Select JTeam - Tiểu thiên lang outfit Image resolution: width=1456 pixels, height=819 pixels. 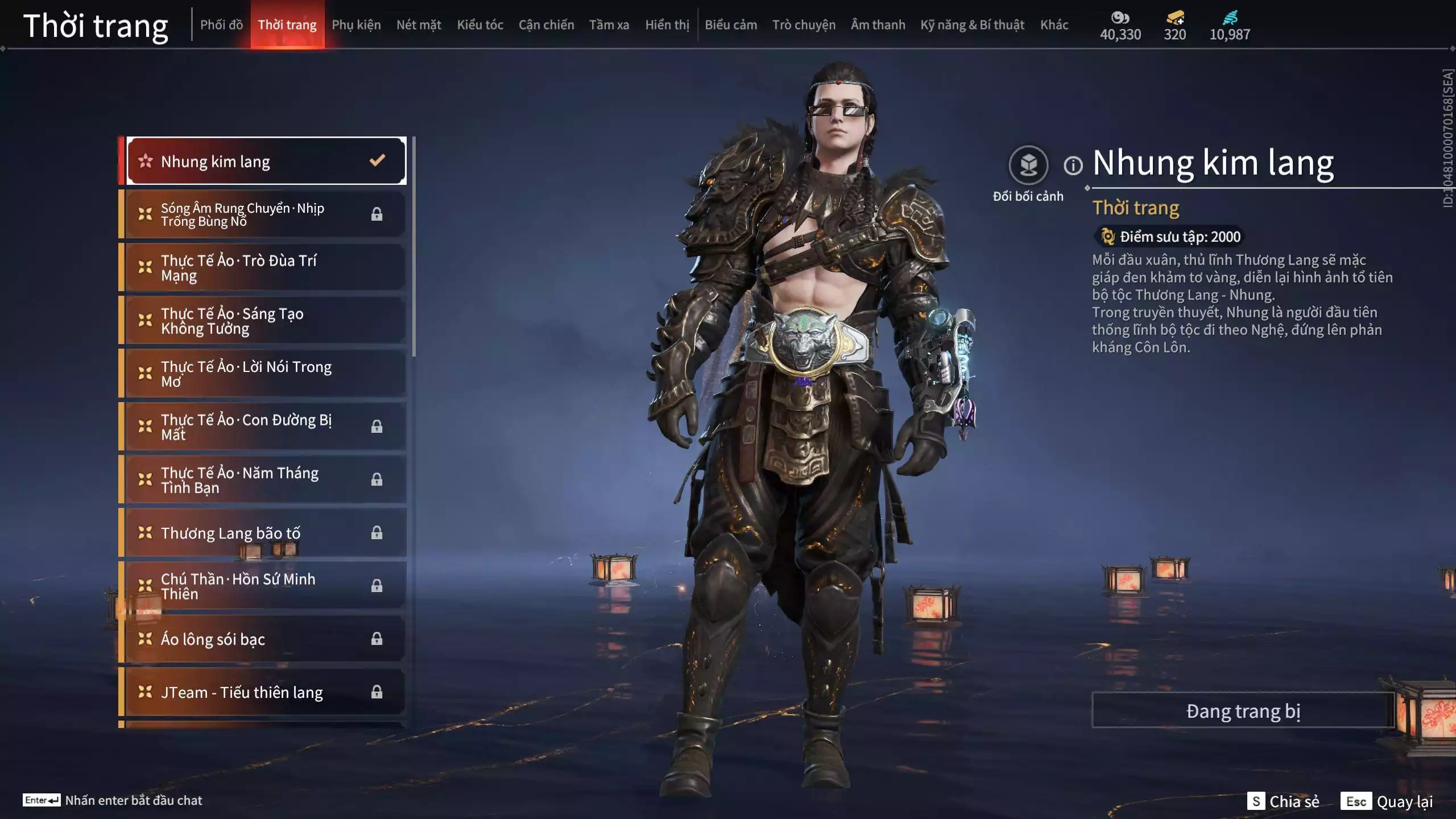coord(266,692)
